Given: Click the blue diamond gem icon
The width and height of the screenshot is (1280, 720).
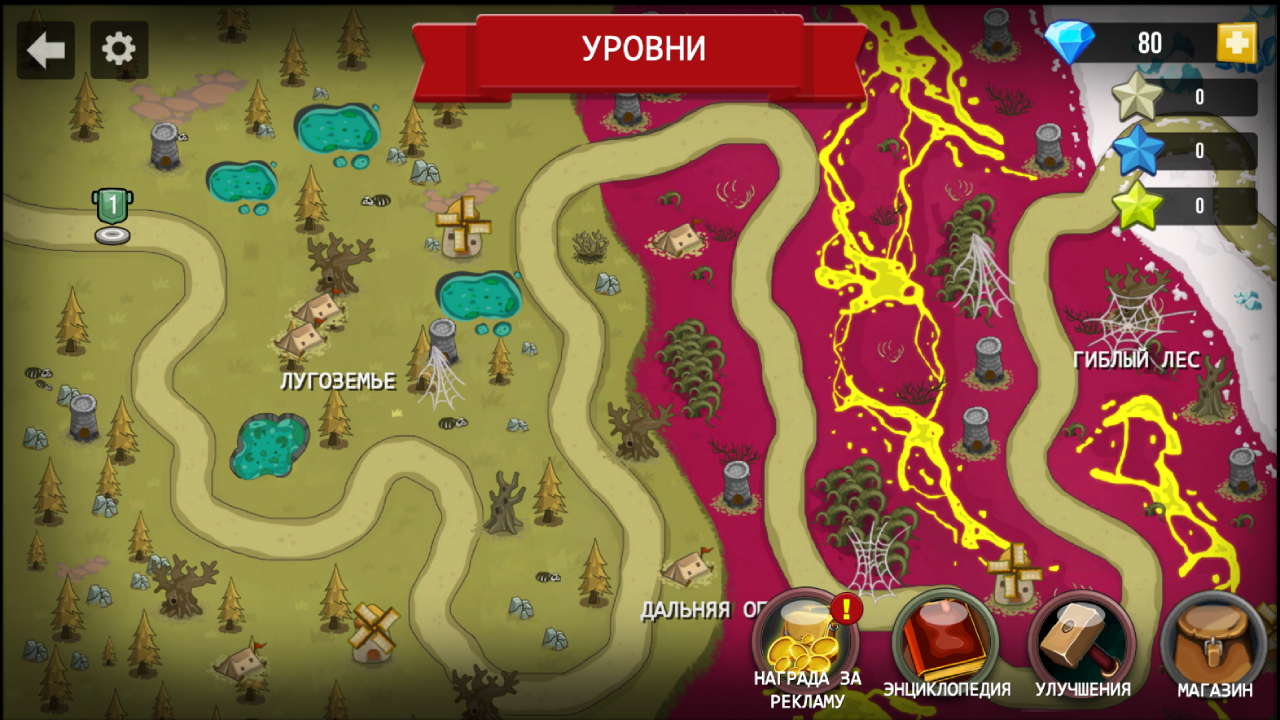Looking at the screenshot, I should coord(1072,43).
